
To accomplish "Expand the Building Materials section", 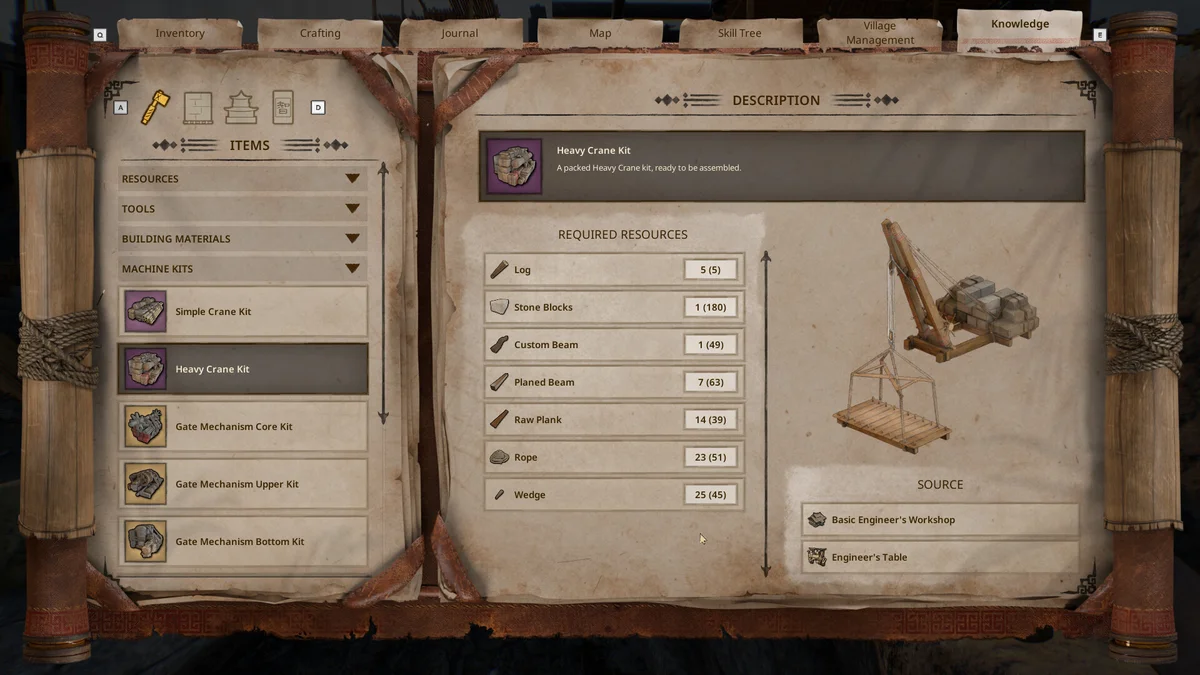I will (x=242, y=239).
